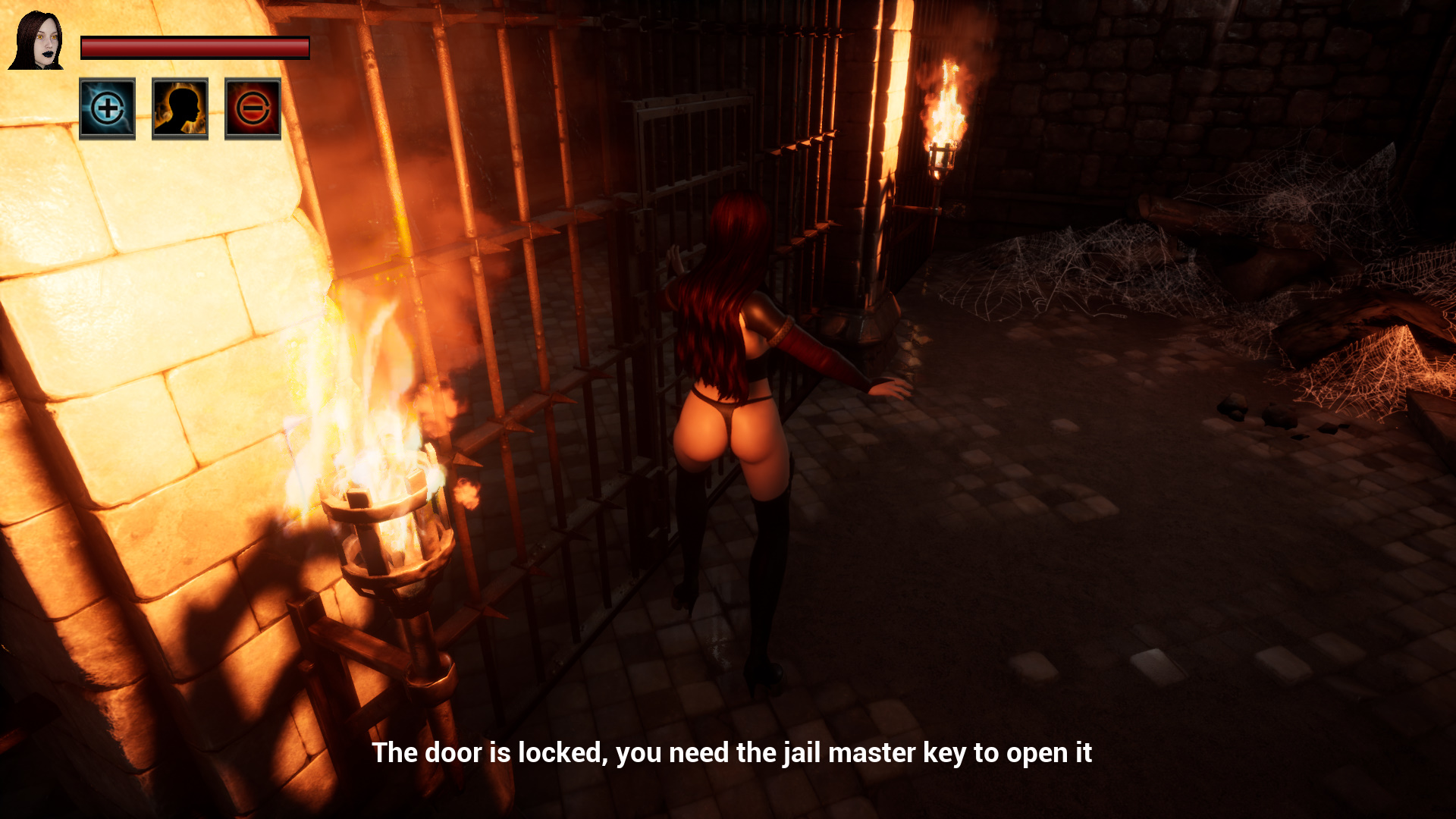
Task: Activate the red minus-circle ability icon
Action: pos(253,108)
